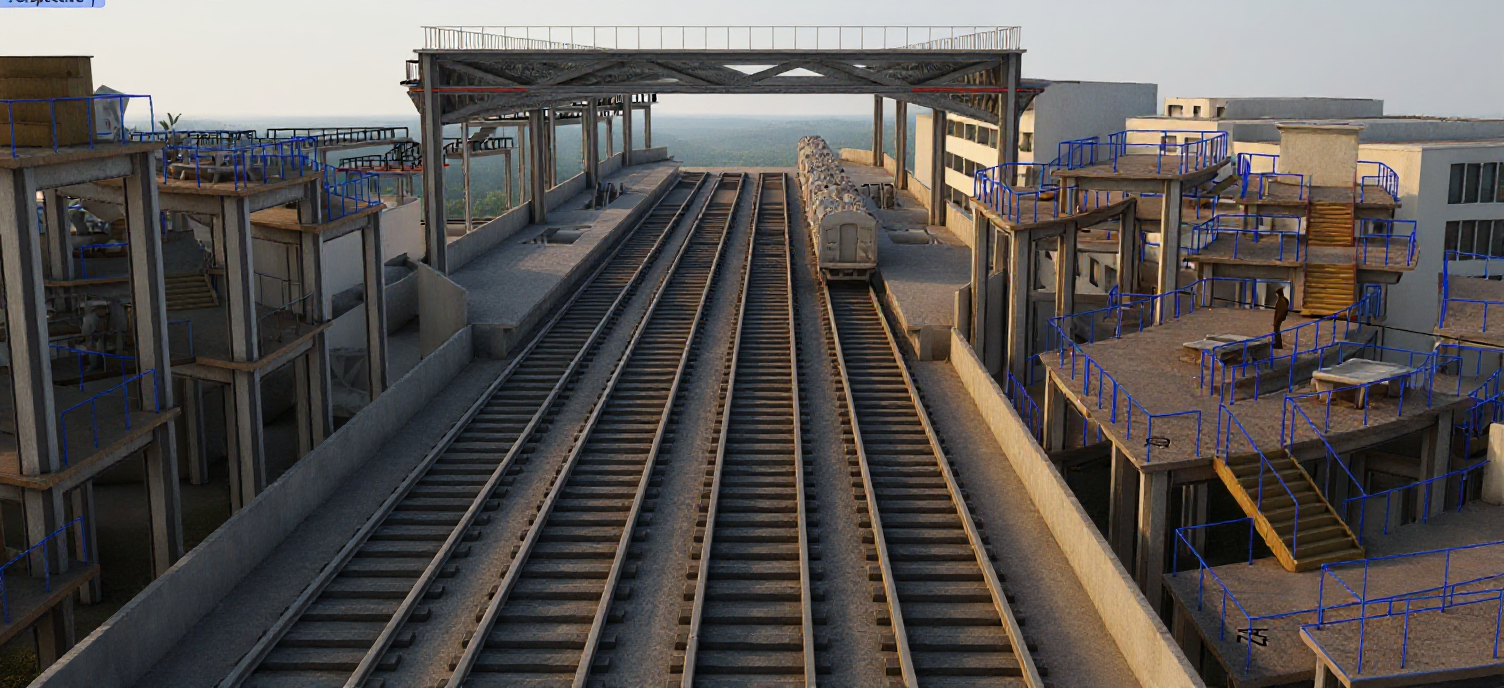Open the Perspective viewport label menu
This screenshot has height=688, width=1504.
[x=50, y=3]
